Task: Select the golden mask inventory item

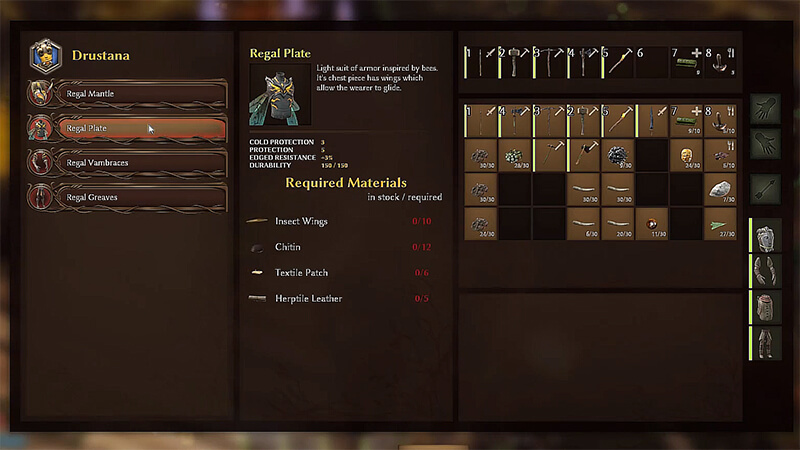Action: [686, 155]
